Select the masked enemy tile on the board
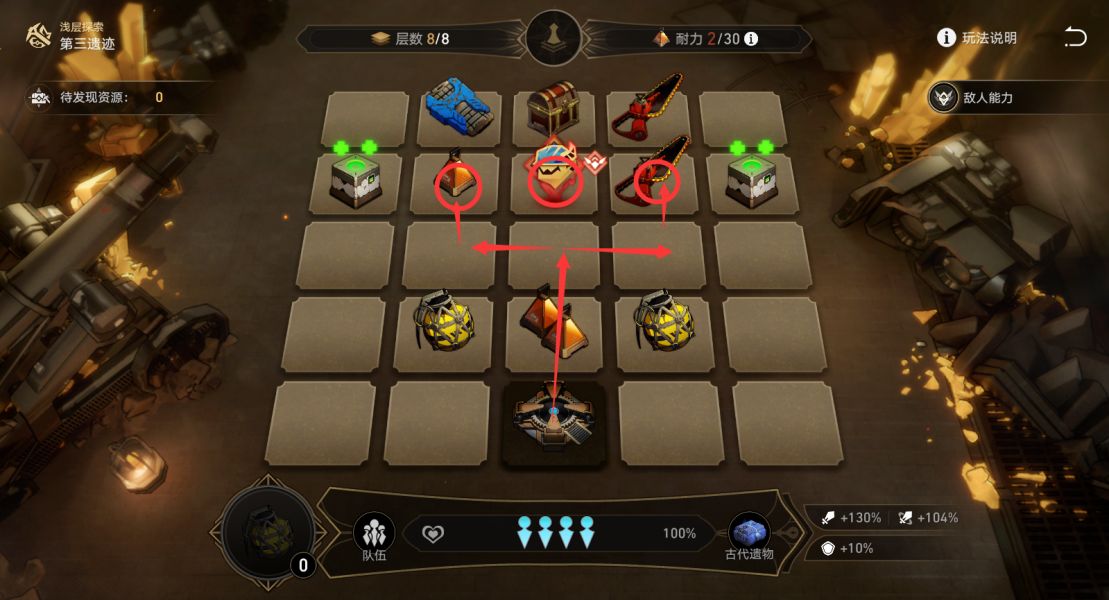The image size is (1109, 600). pos(555,177)
